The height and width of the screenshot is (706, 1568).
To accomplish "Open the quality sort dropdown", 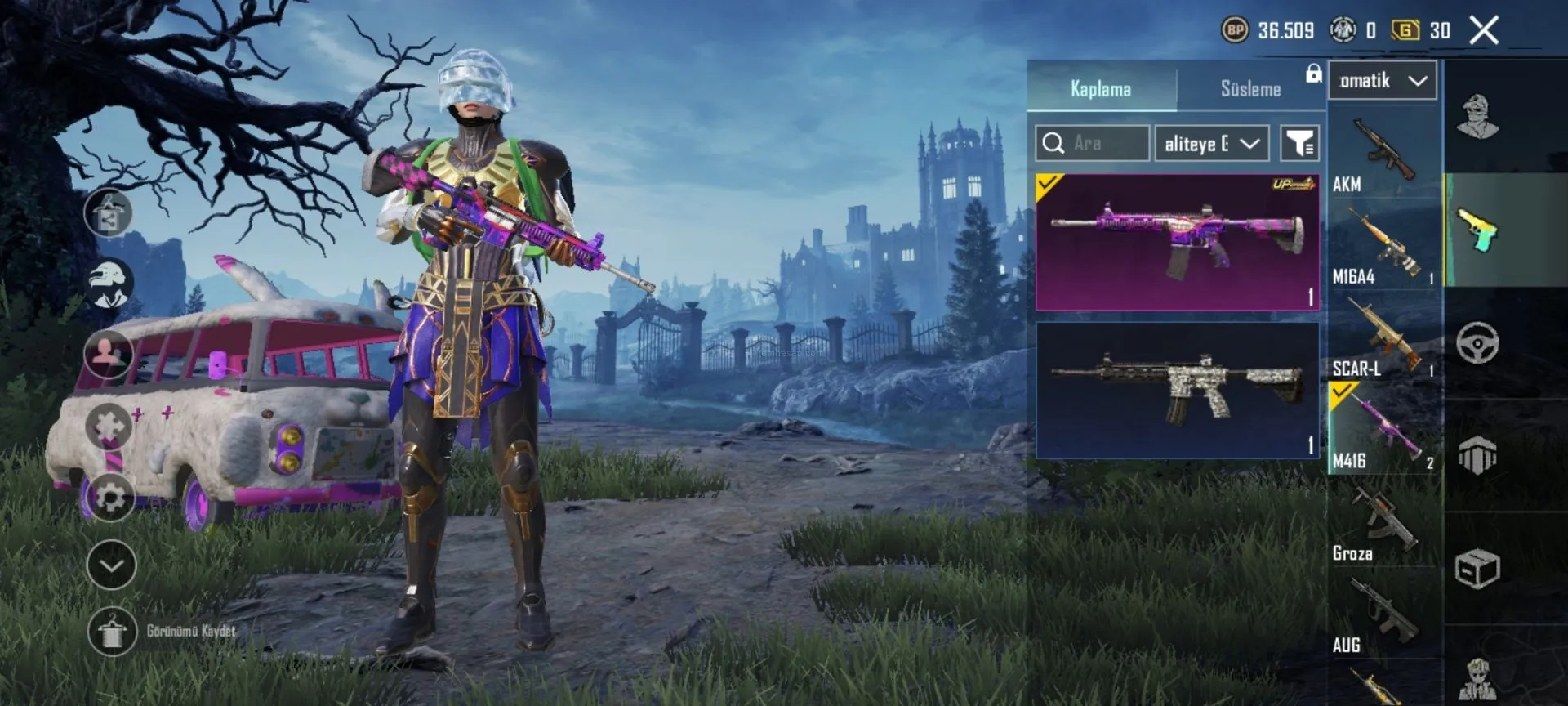I will [1211, 144].
